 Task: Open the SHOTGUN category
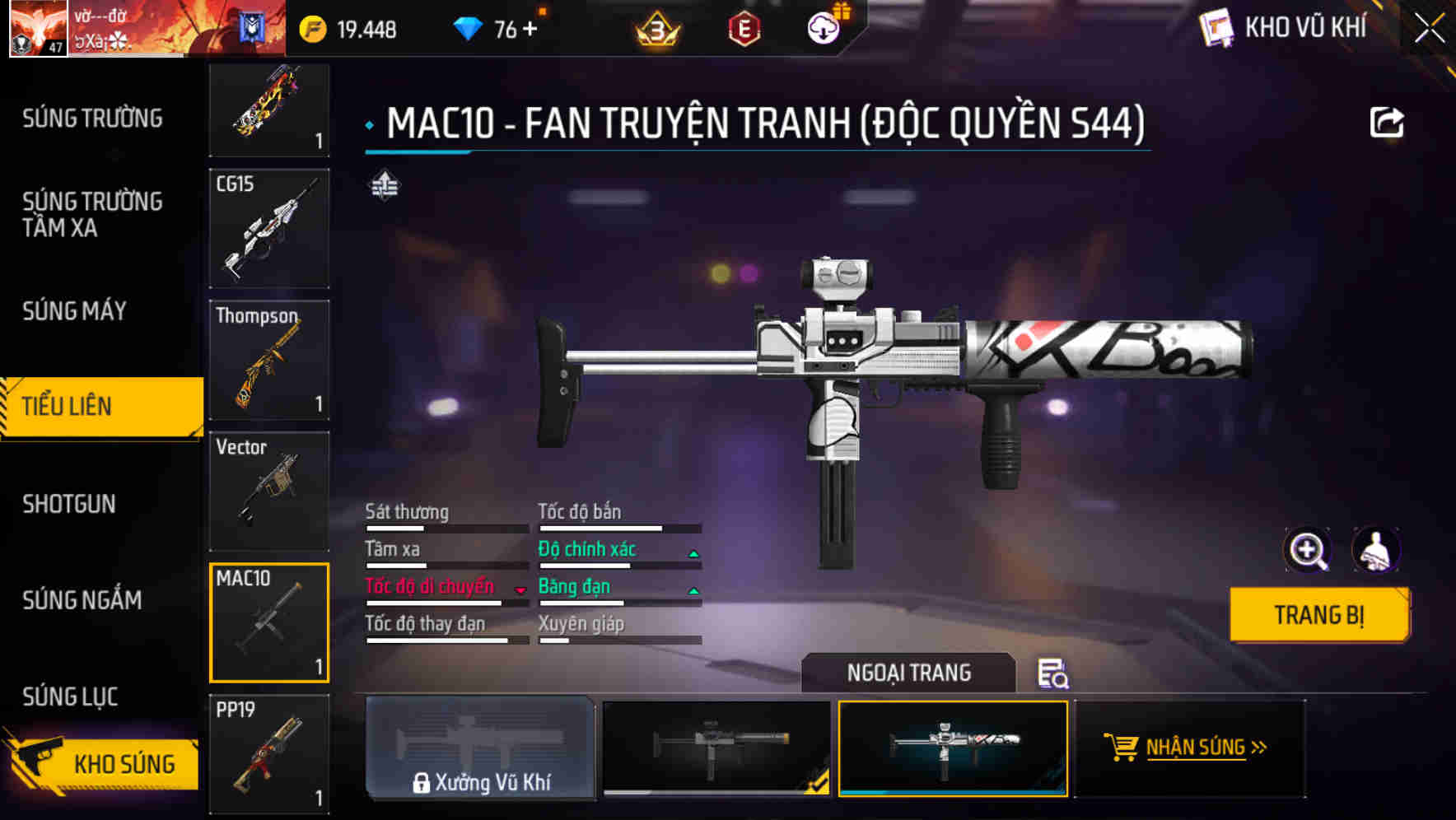69,504
